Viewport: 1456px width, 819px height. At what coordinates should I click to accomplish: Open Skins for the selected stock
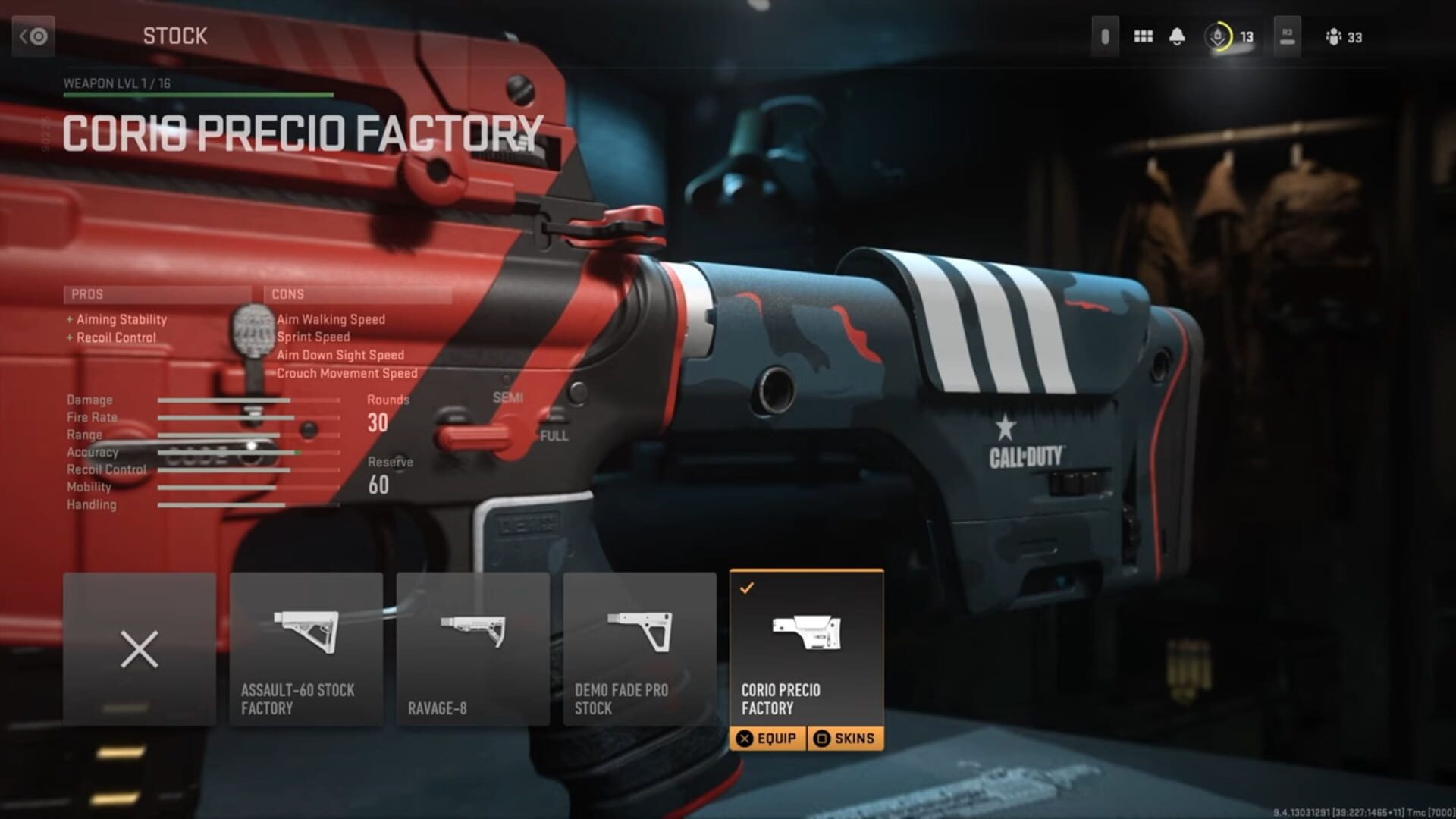click(x=845, y=739)
